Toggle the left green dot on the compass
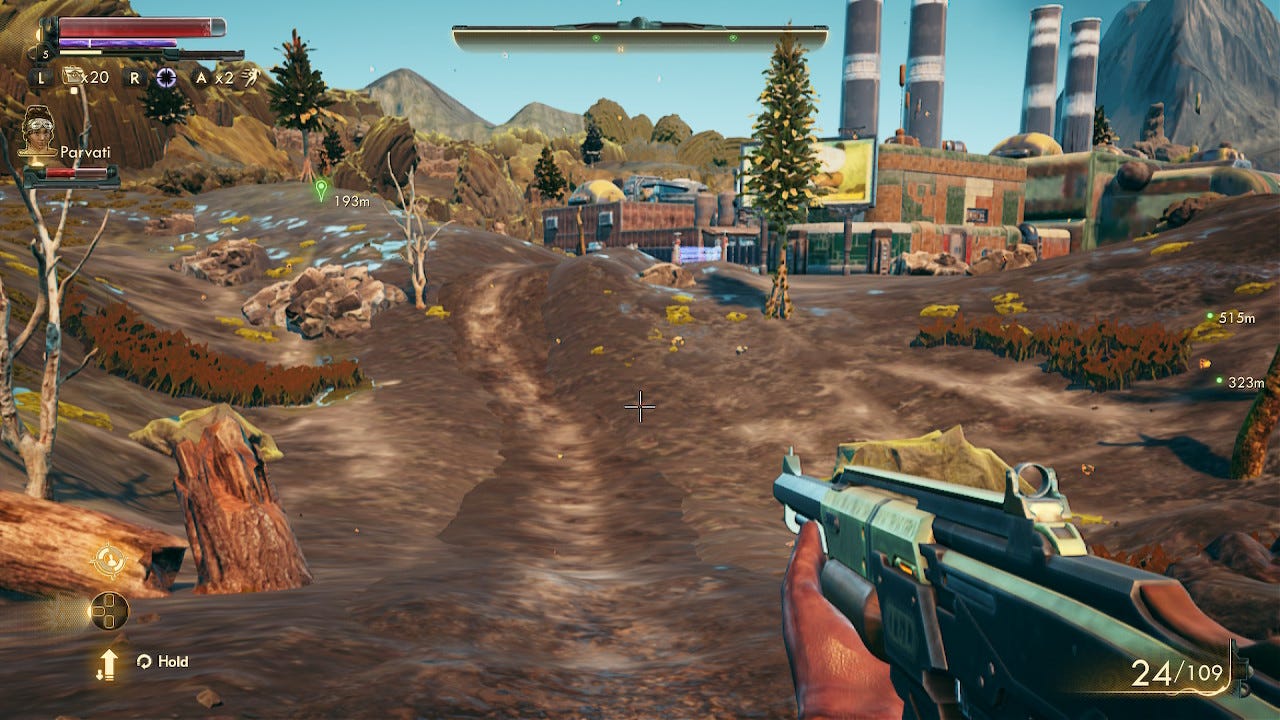 (595, 37)
